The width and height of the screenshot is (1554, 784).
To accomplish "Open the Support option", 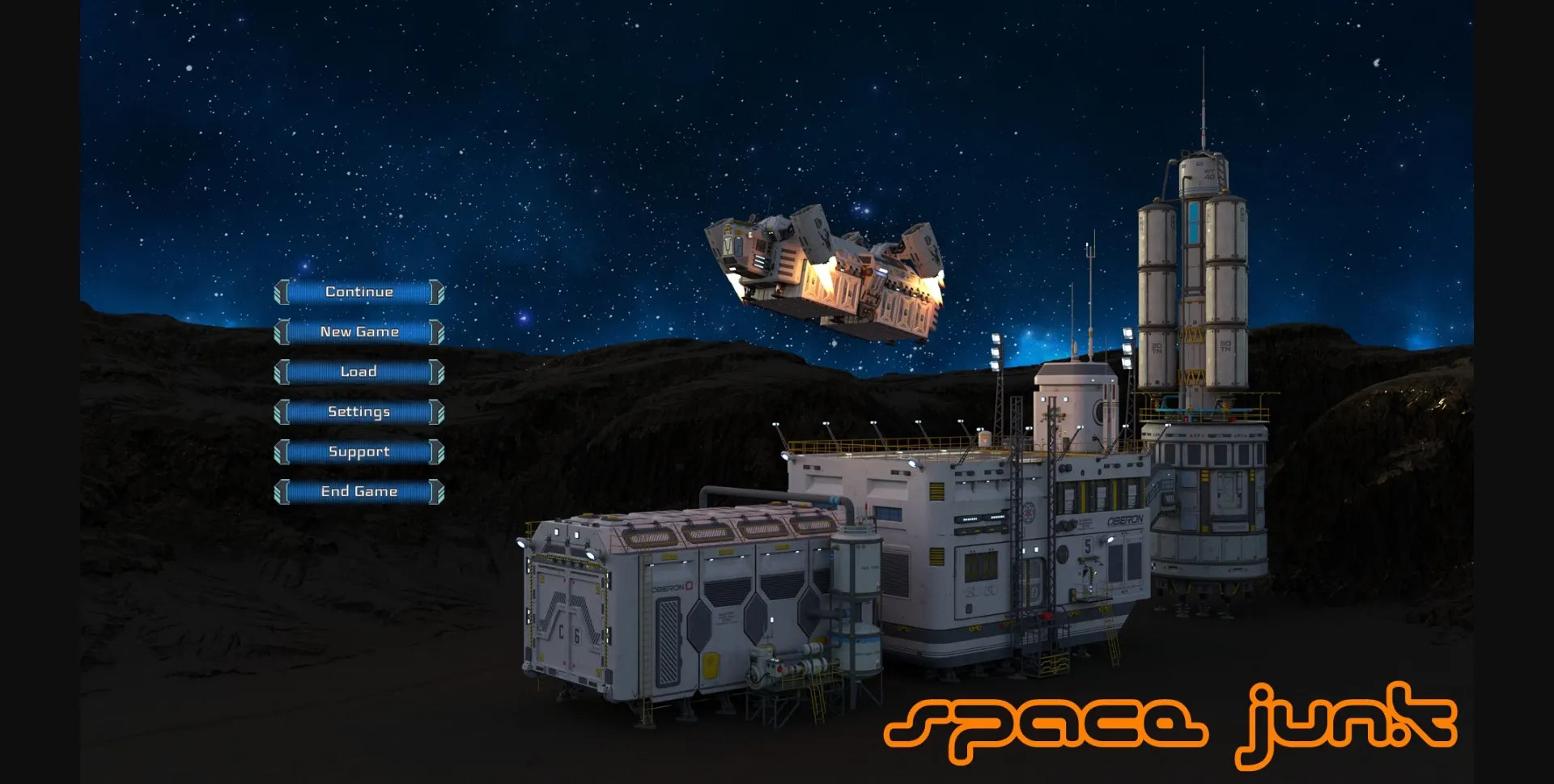I will pyautogui.click(x=359, y=451).
